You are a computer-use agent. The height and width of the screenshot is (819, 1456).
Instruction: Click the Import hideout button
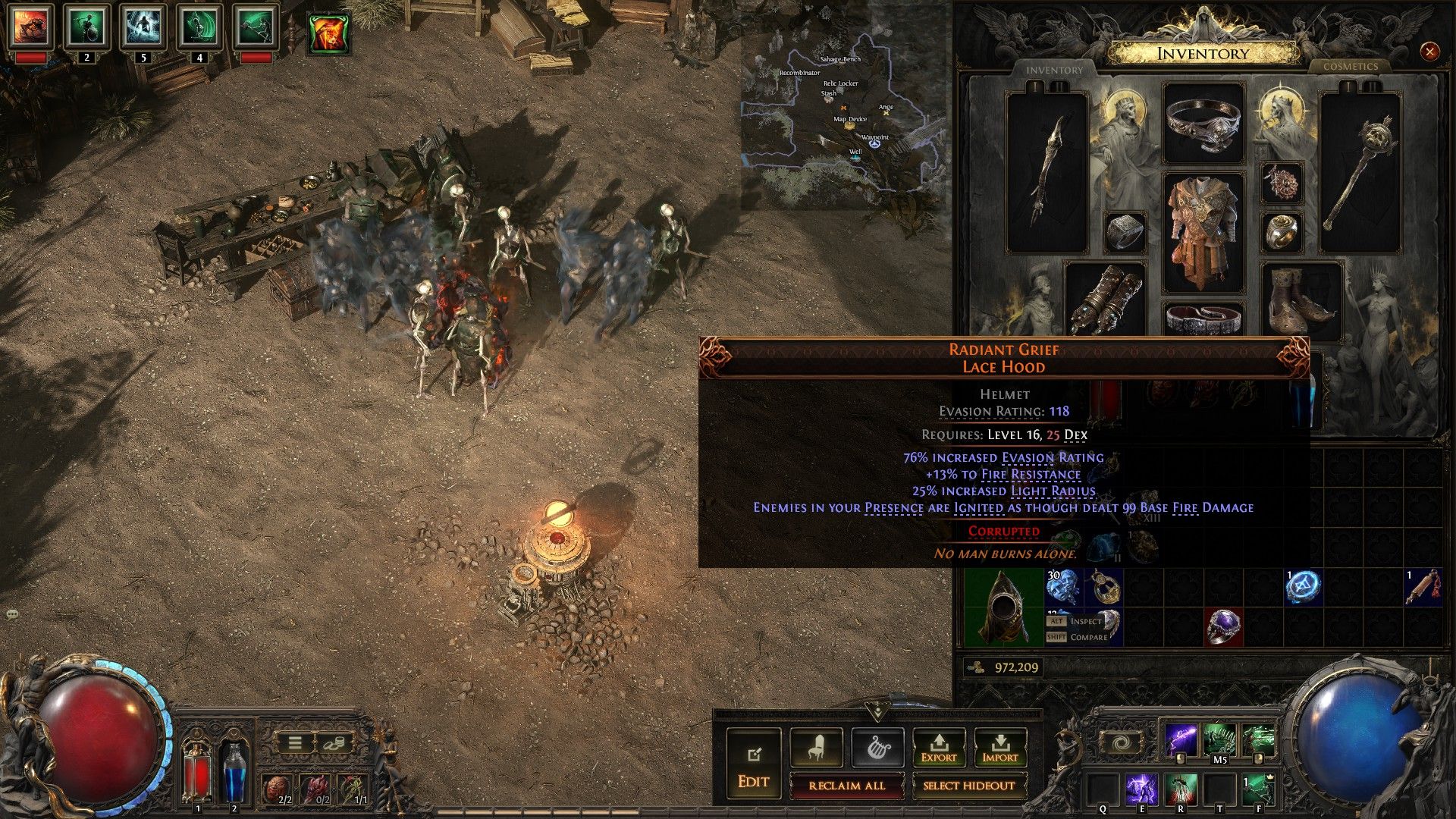click(999, 748)
